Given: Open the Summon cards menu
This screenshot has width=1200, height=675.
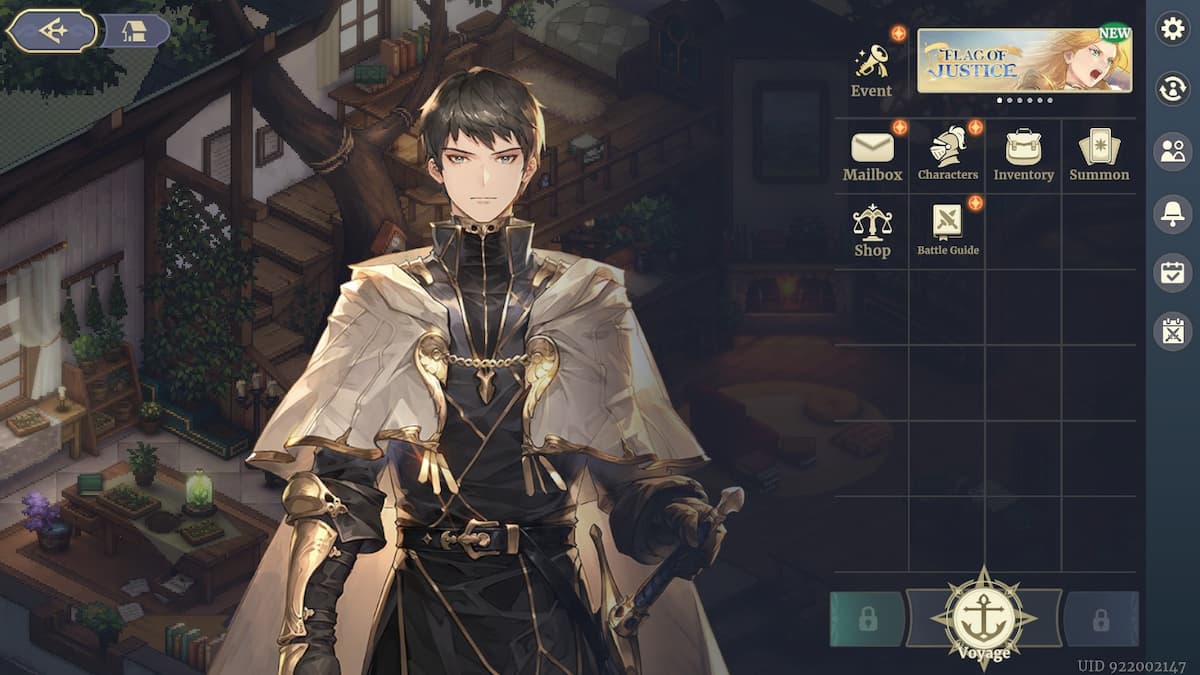Looking at the screenshot, I should (1099, 156).
